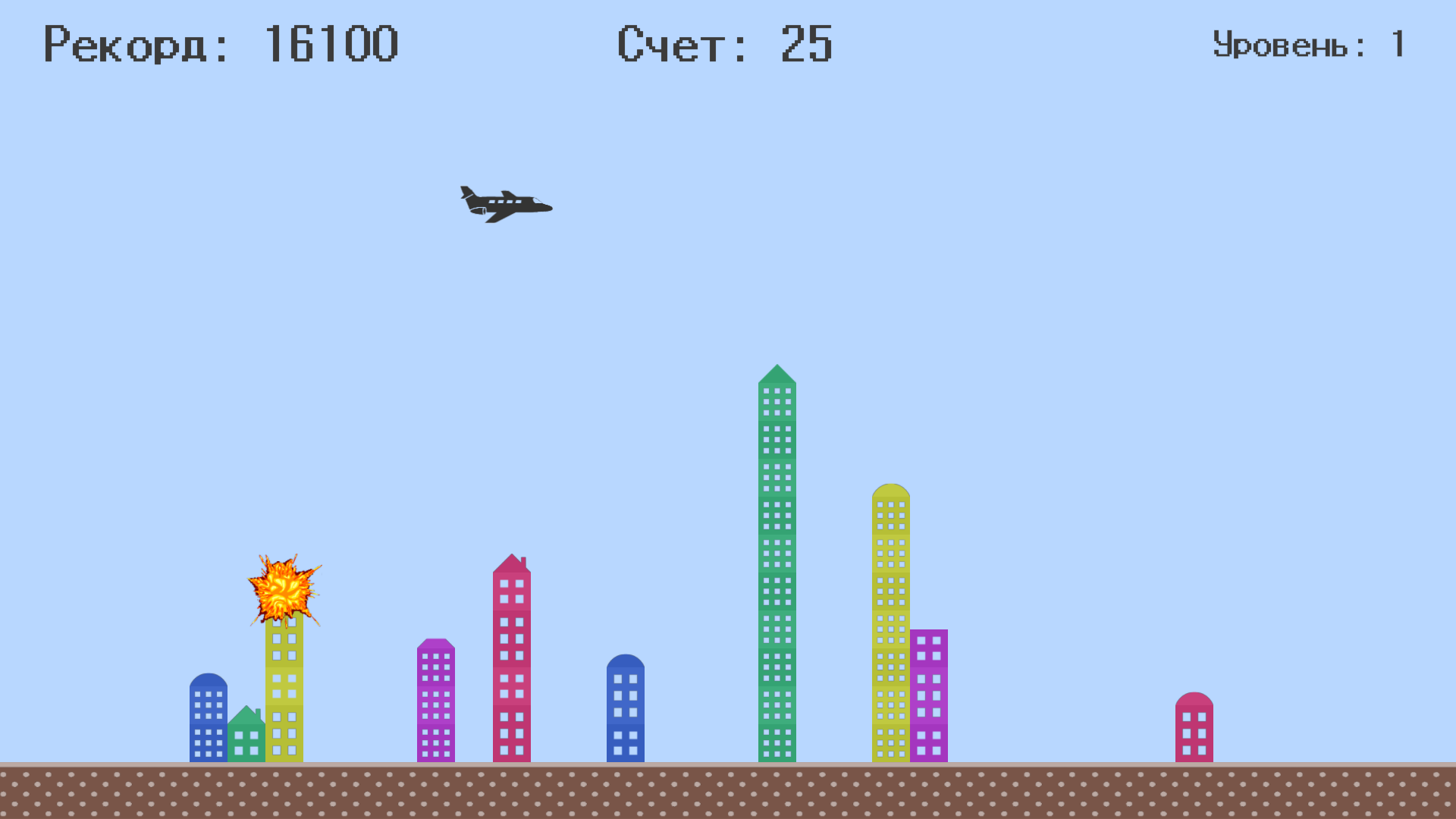Image resolution: width=1456 pixels, height=819 pixels.
Task: Click the tall yellow rounded-top tower
Action: tap(891, 622)
